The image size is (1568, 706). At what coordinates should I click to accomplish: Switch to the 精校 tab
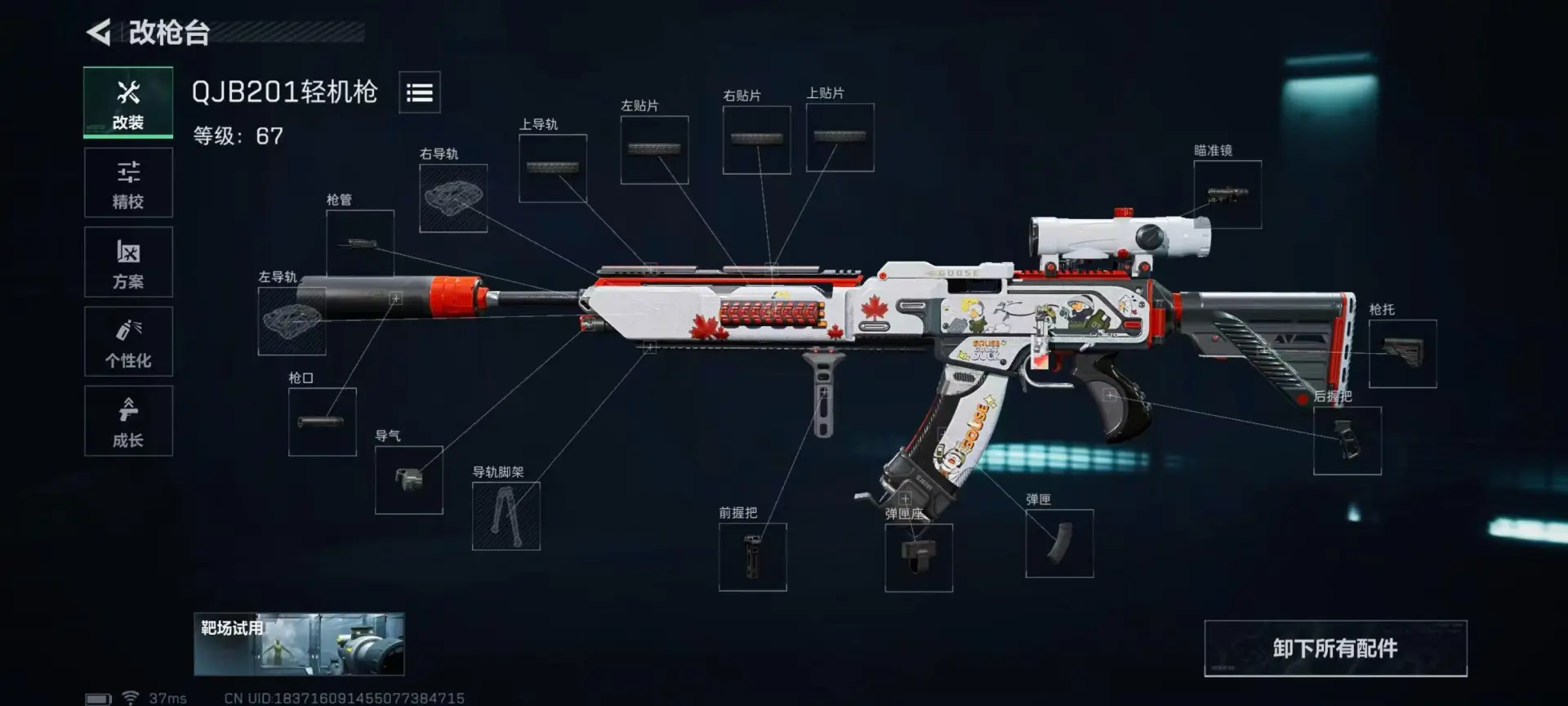(128, 183)
